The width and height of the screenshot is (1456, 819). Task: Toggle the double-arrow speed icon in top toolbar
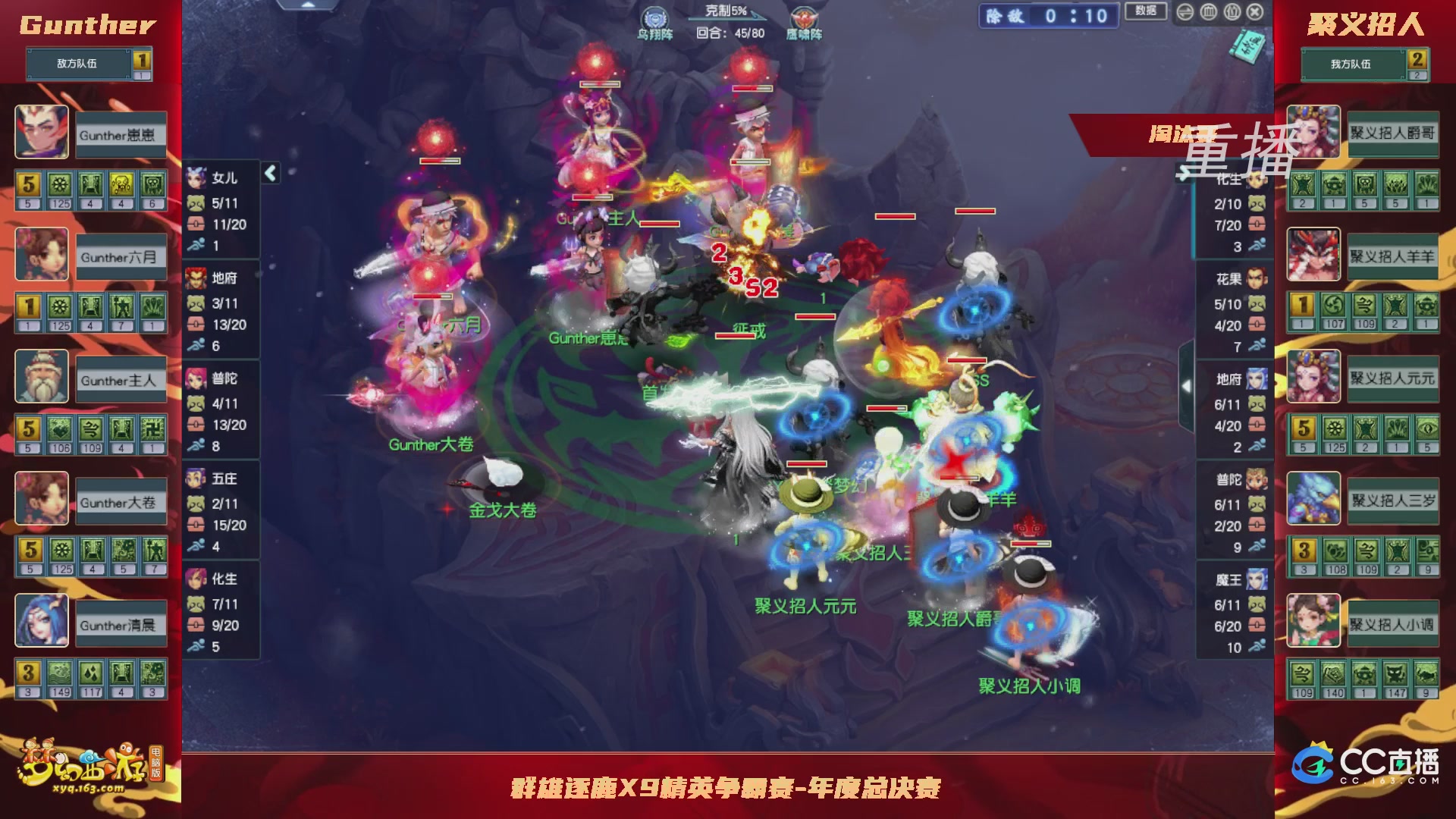pyautogui.click(x=1185, y=12)
